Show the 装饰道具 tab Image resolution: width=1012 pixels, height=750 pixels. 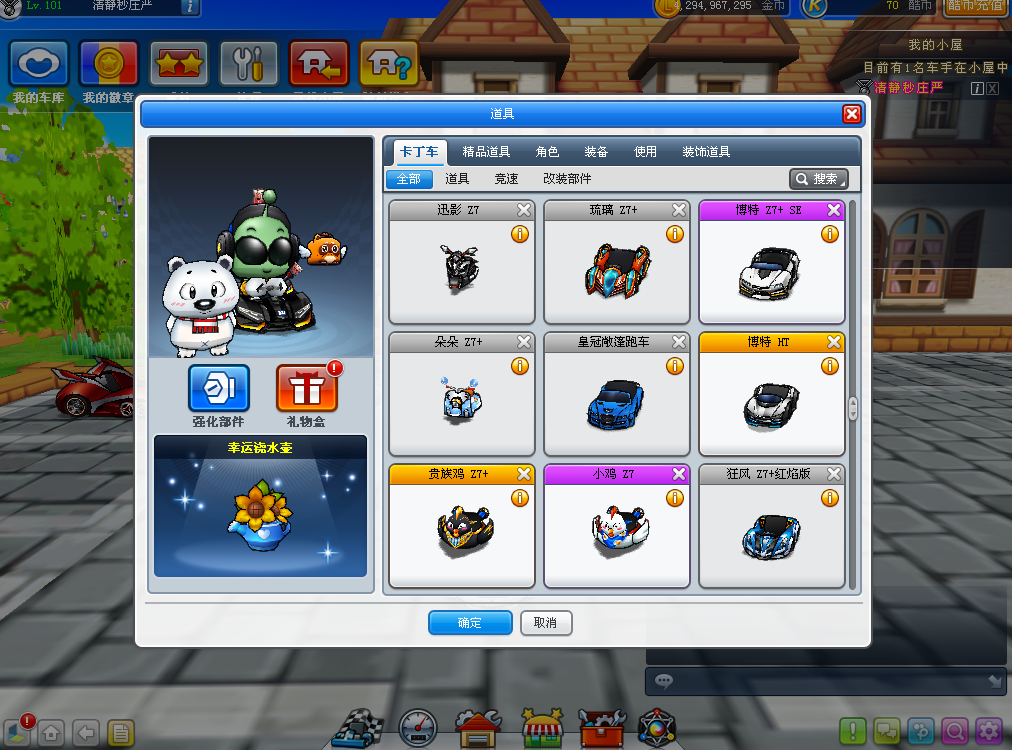click(x=706, y=152)
